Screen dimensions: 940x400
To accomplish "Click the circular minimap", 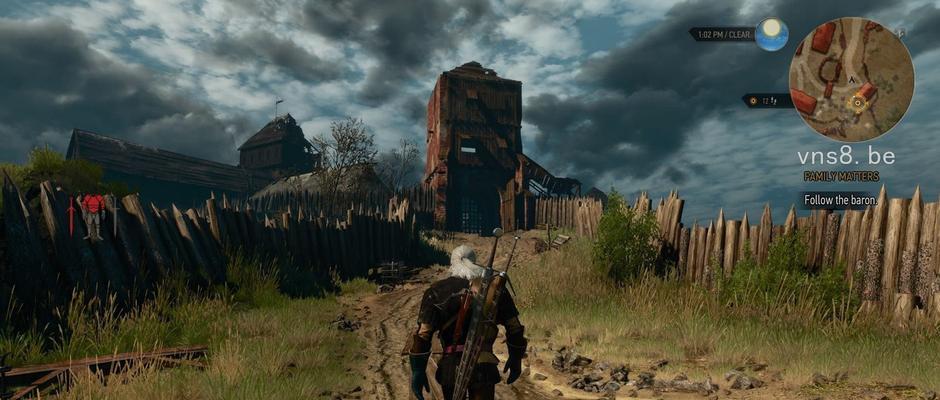I will click(x=851, y=79).
